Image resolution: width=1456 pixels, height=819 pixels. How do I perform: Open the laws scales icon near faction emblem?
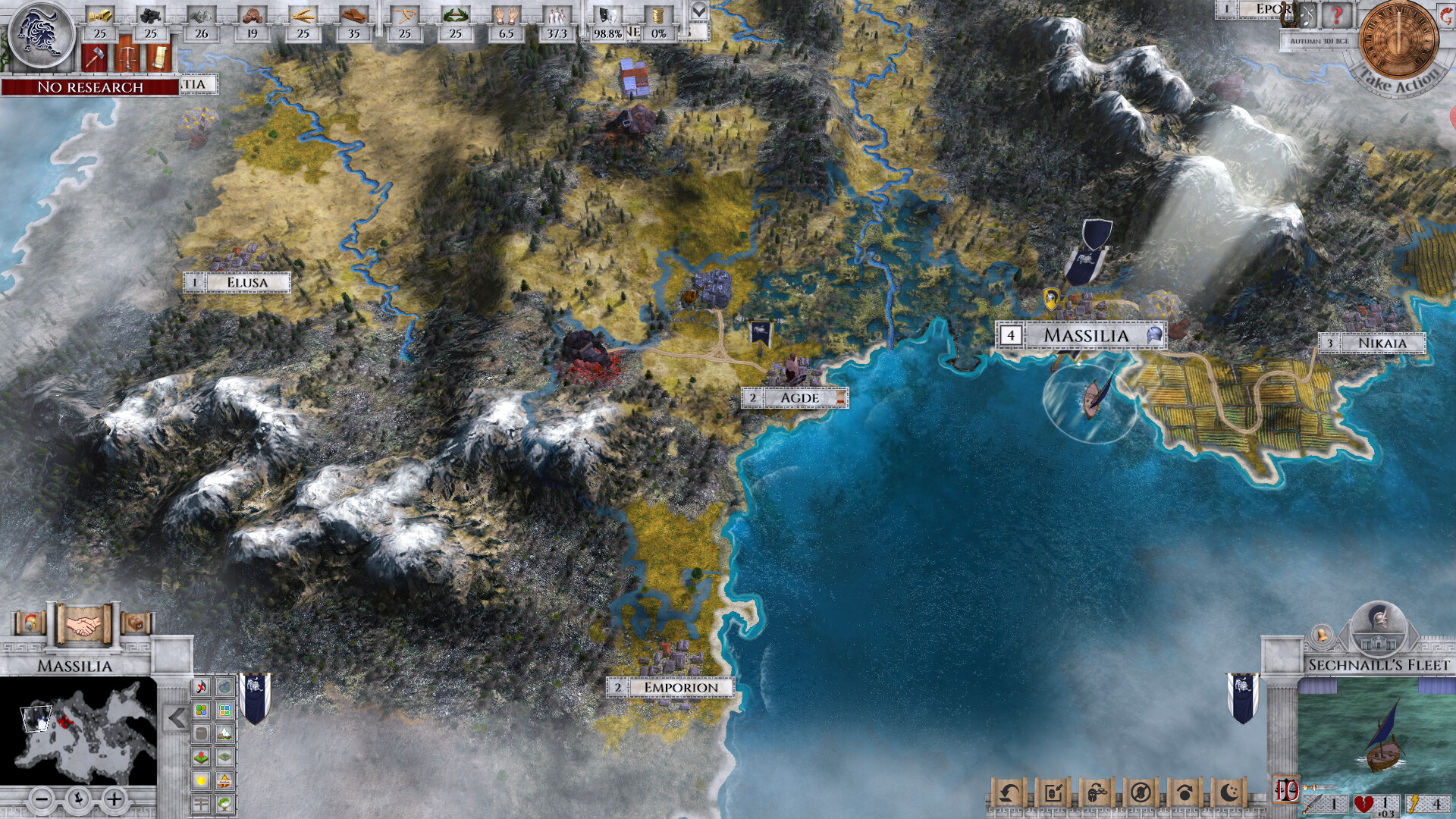pyautogui.click(x=127, y=58)
